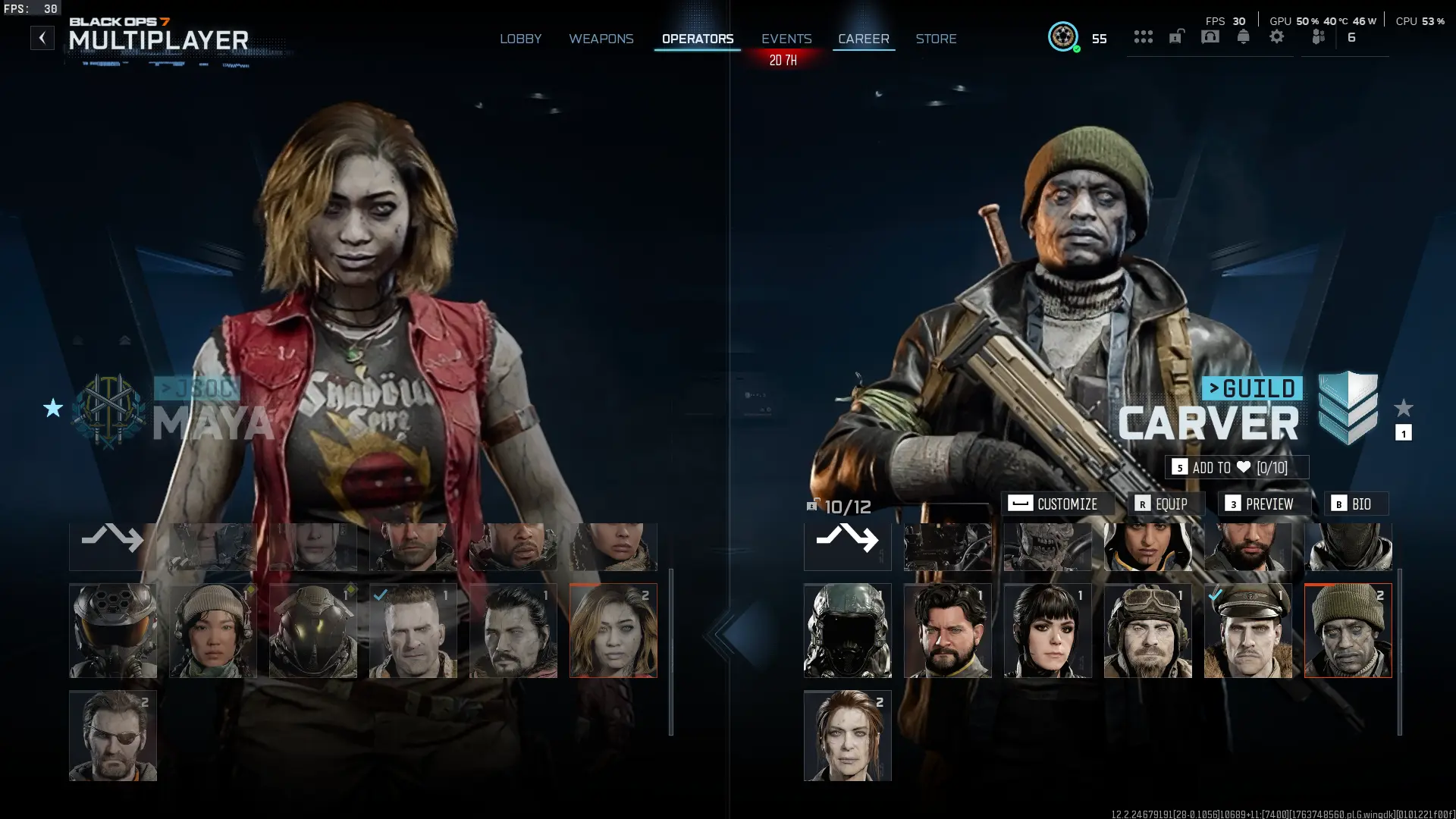Open the apps grid icon
Screen dimensions: 1456x819
[x=1143, y=36]
